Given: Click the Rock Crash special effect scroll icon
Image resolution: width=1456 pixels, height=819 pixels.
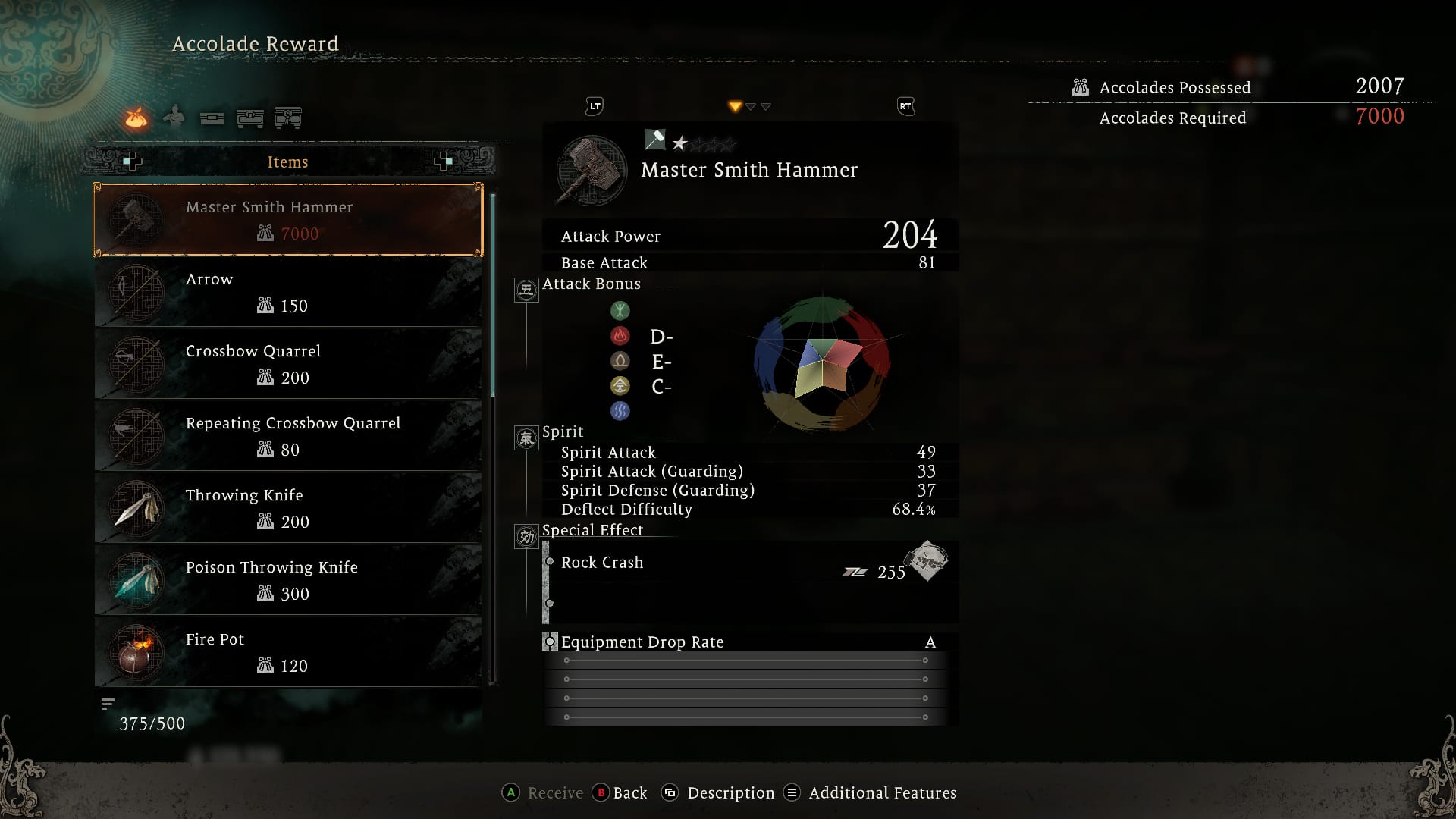Looking at the screenshot, I should click(x=926, y=563).
